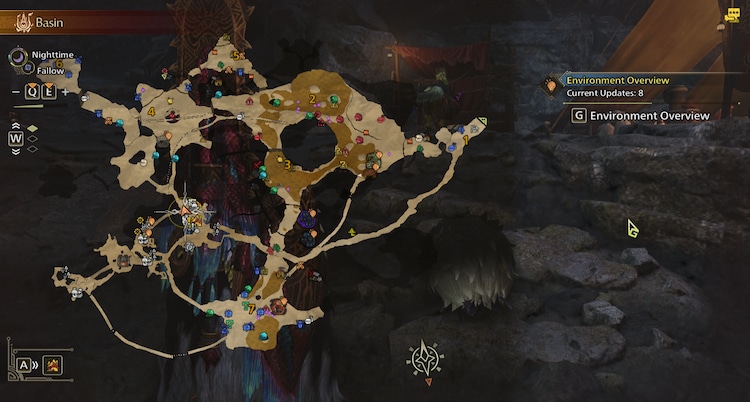Select area 4 marker on the map

pos(151,113)
